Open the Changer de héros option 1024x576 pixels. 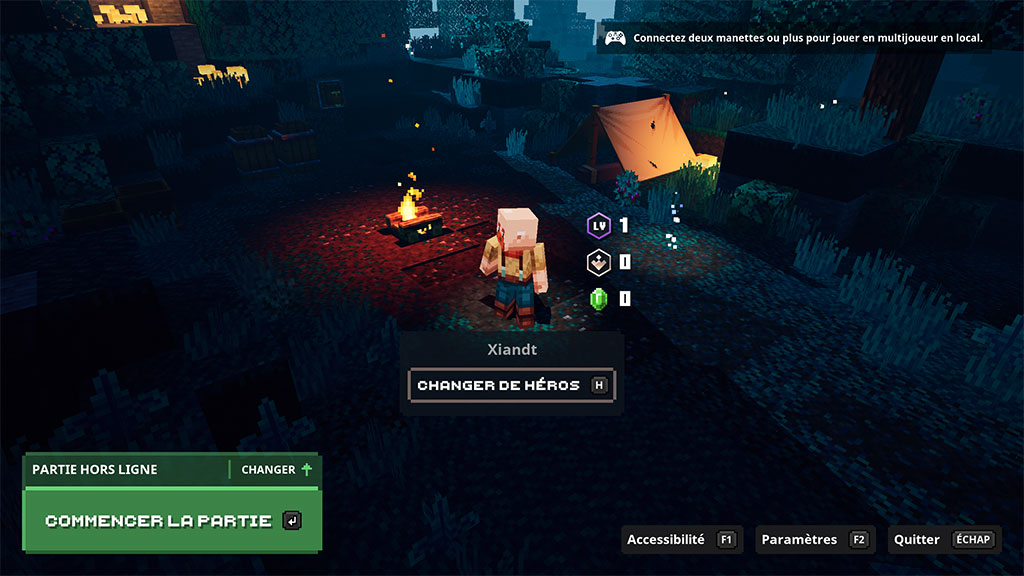click(511, 385)
